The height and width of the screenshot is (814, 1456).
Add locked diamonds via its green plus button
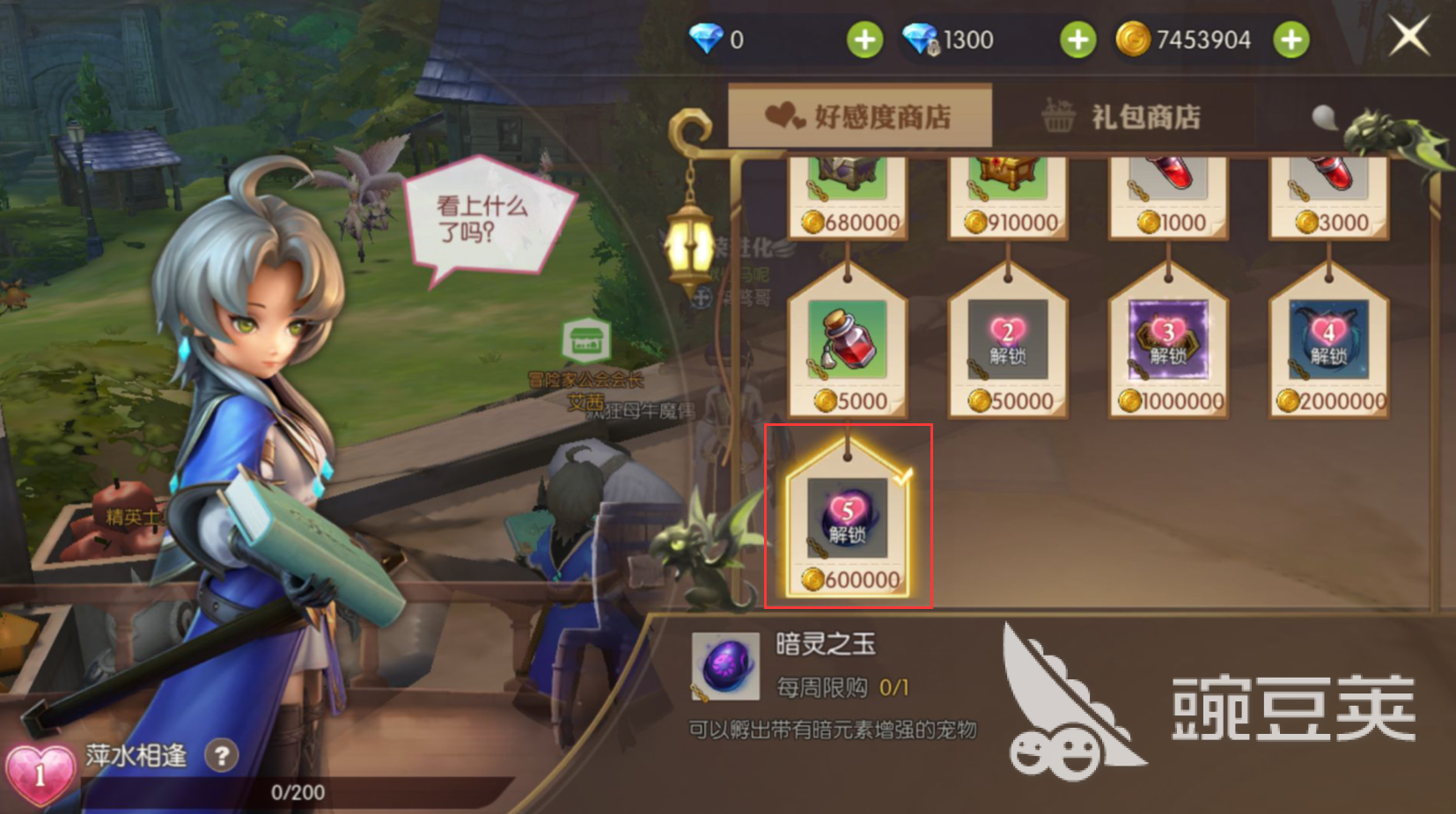[1077, 39]
